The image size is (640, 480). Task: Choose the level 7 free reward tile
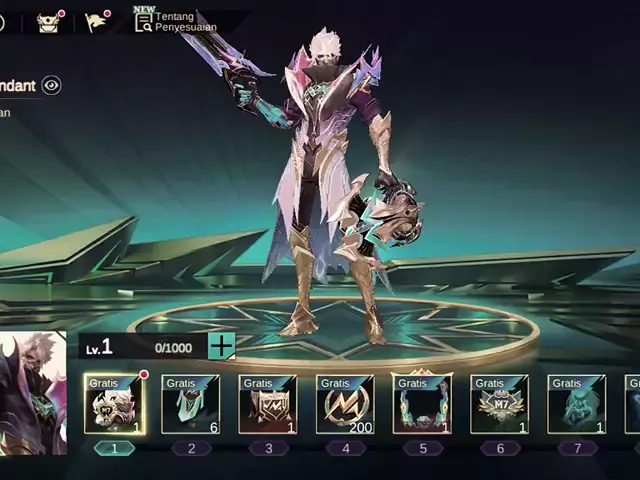click(576, 404)
